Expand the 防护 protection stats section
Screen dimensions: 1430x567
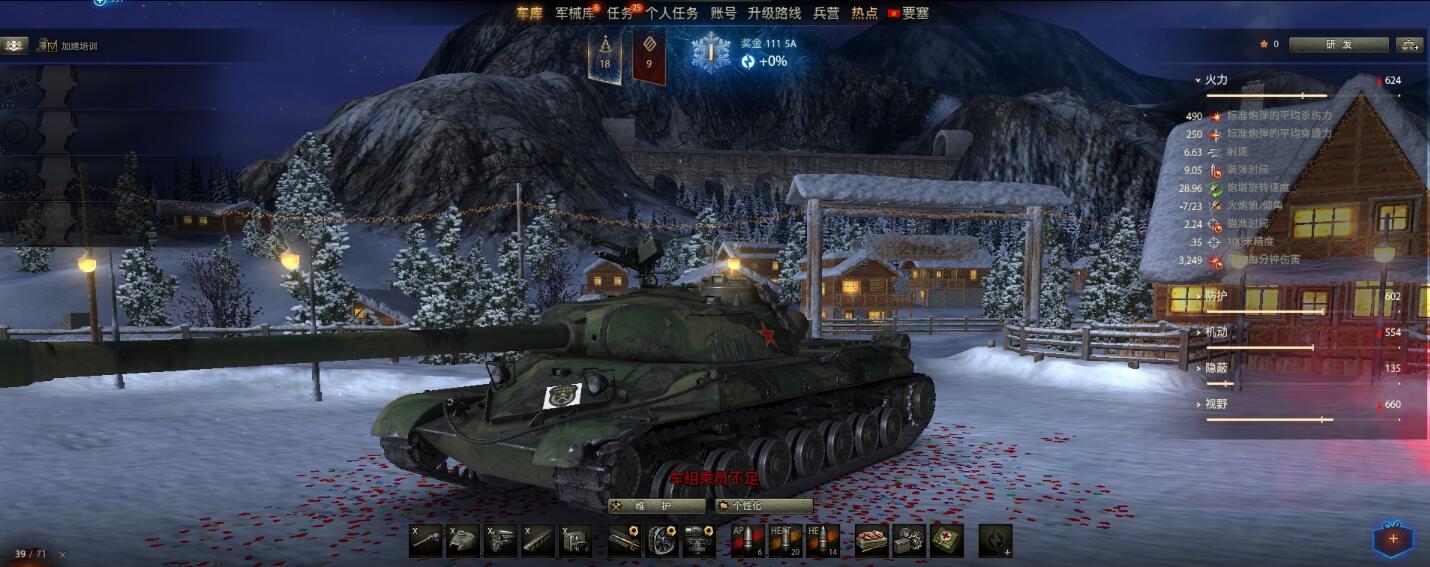click(1216, 296)
